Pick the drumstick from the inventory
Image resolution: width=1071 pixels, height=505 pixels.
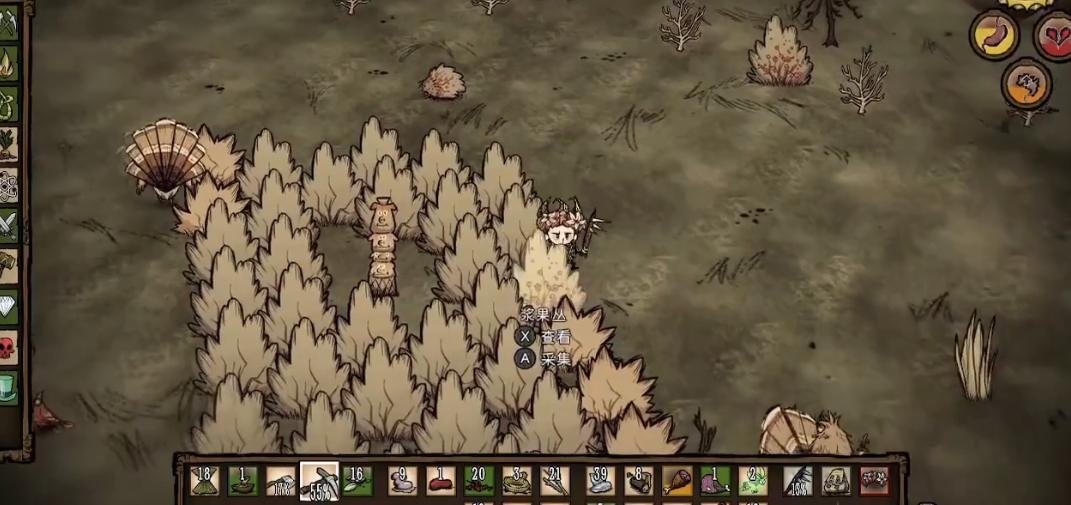coord(677,481)
